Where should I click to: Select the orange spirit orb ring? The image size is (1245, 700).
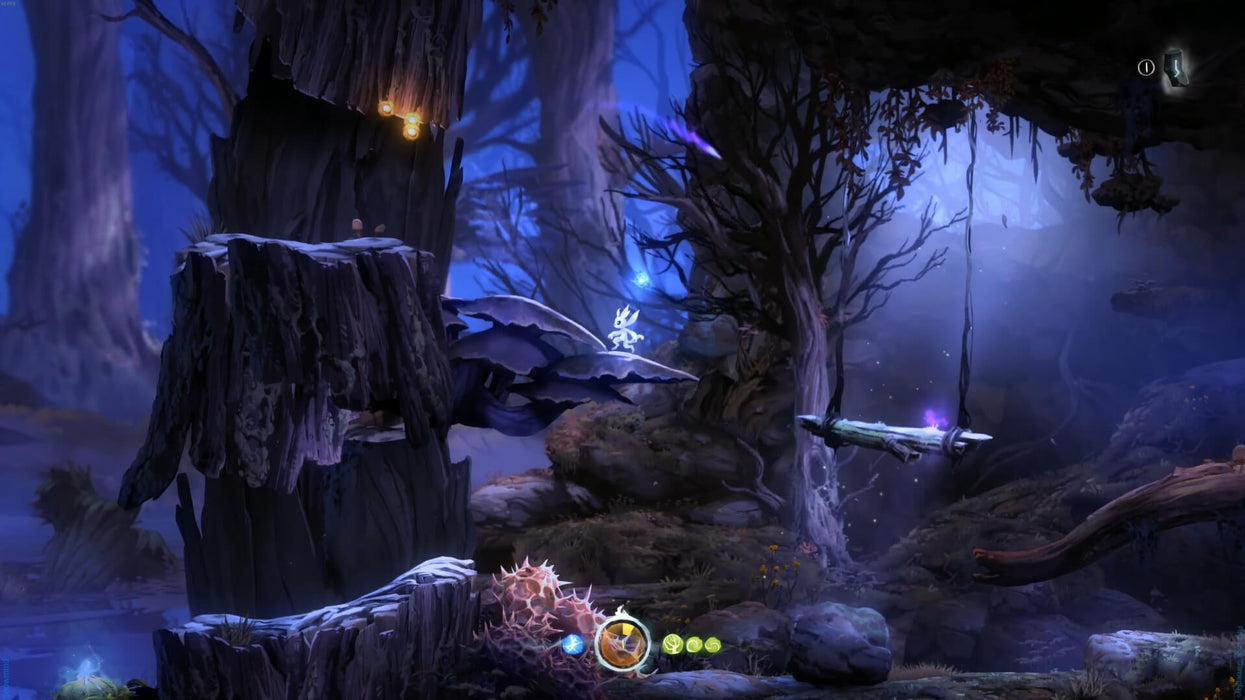pos(622,642)
